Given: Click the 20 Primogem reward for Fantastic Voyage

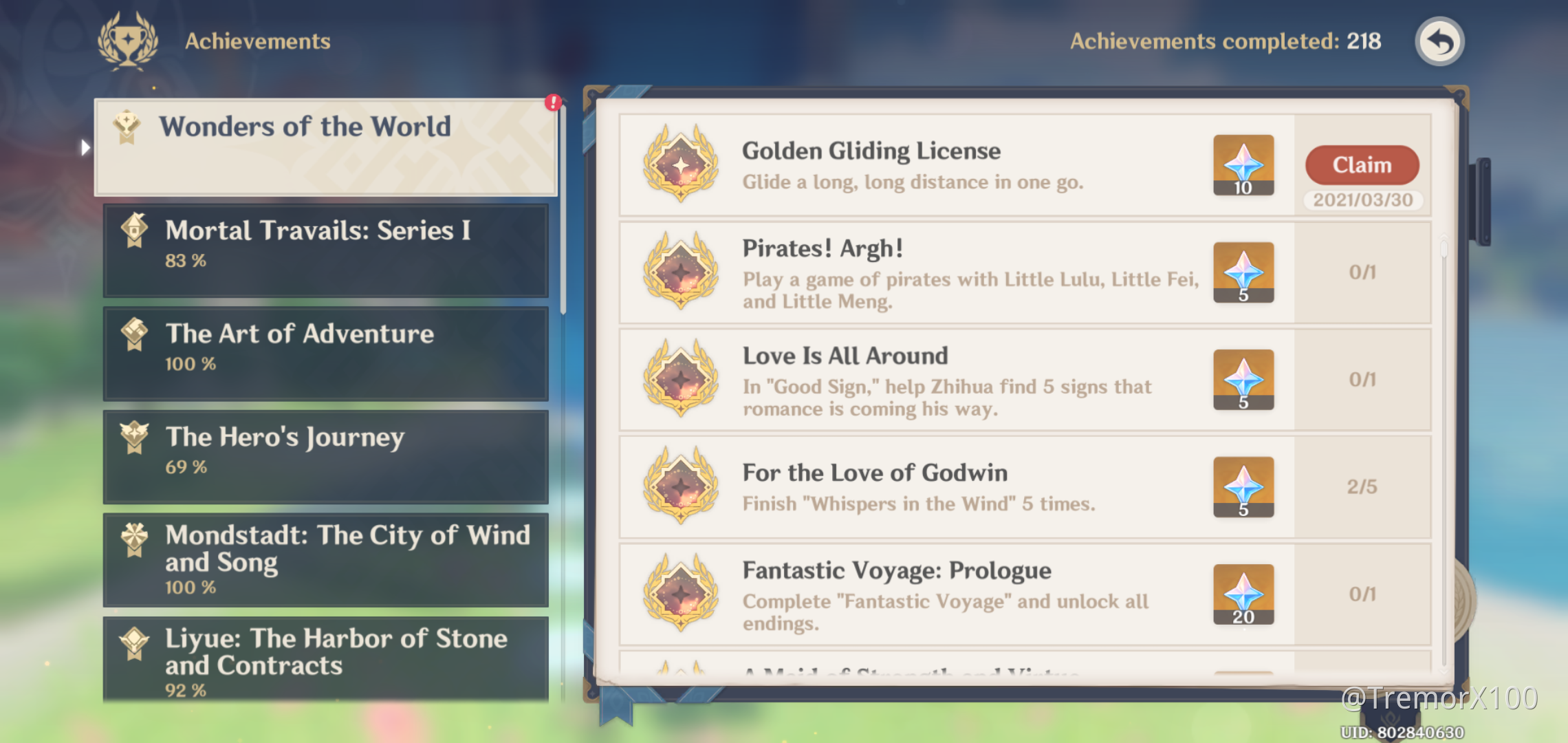Looking at the screenshot, I should click(x=1243, y=593).
